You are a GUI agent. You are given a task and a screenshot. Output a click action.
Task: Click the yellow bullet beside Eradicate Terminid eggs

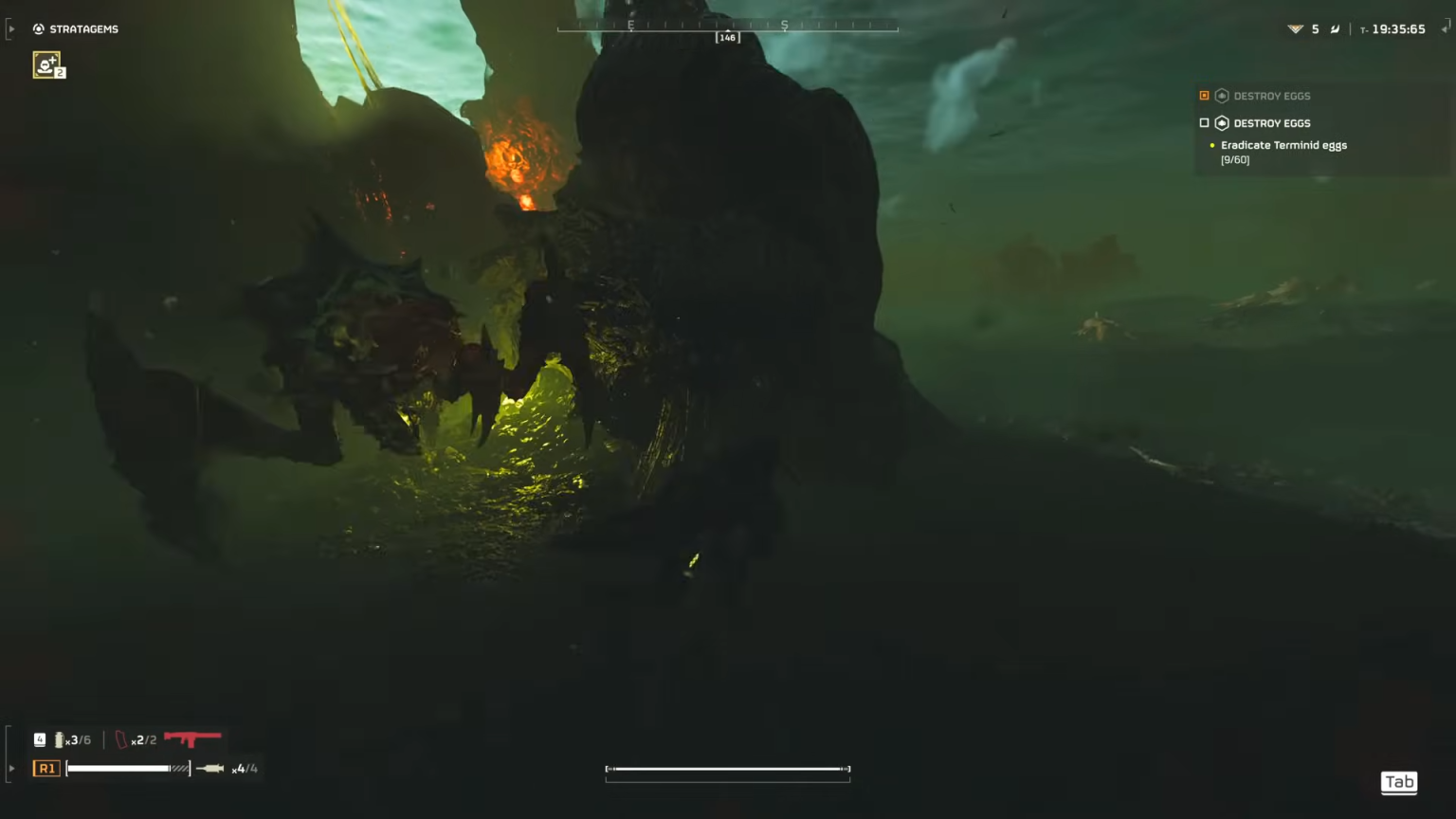tap(1211, 144)
